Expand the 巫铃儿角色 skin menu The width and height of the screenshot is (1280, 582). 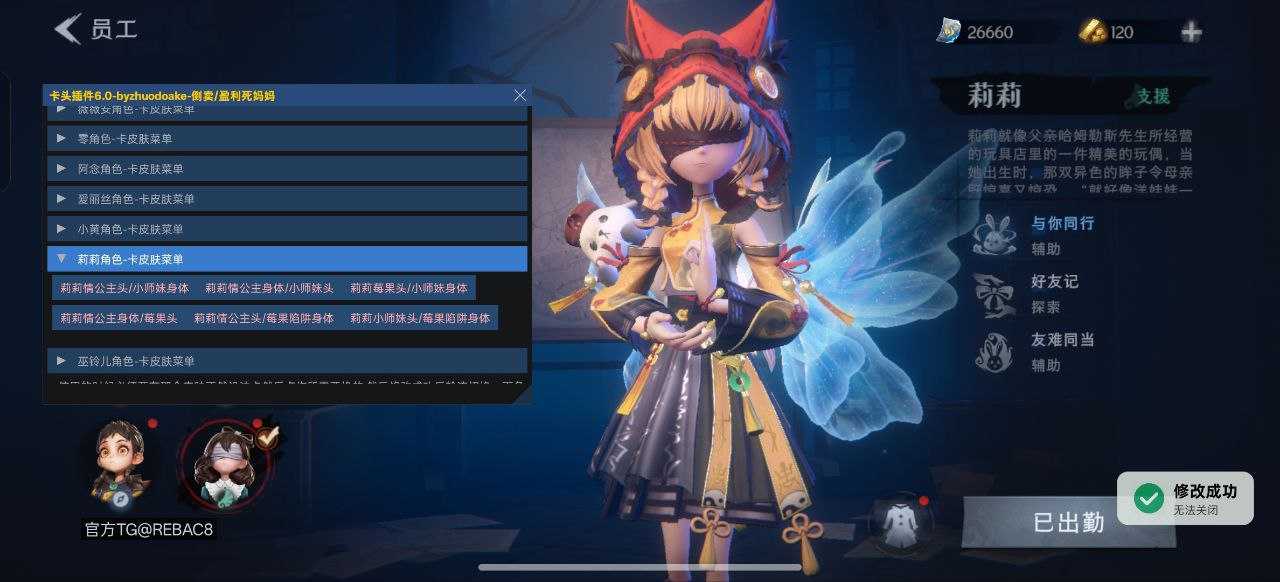(x=287, y=360)
